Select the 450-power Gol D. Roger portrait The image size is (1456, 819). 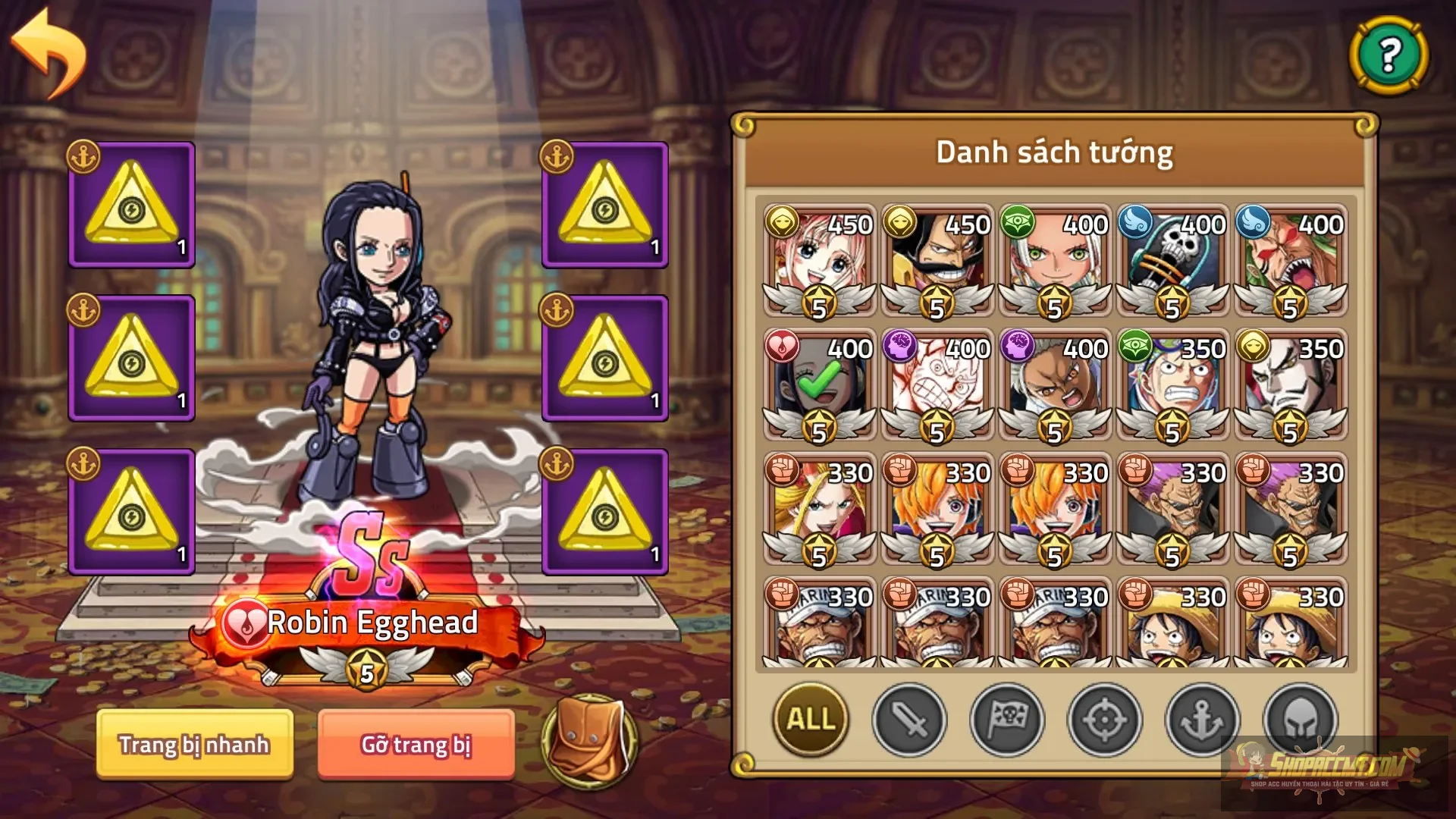pyautogui.click(x=935, y=258)
